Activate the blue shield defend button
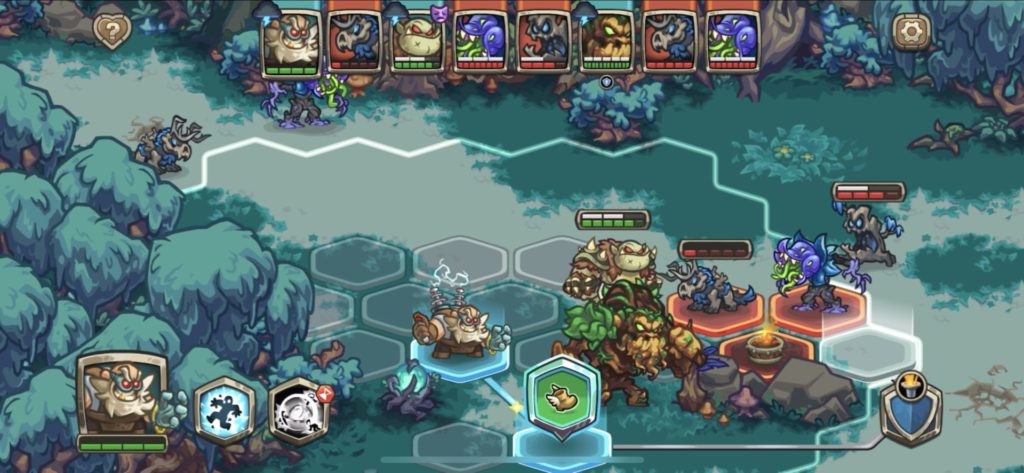This screenshot has width=1024, height=473. point(911,408)
